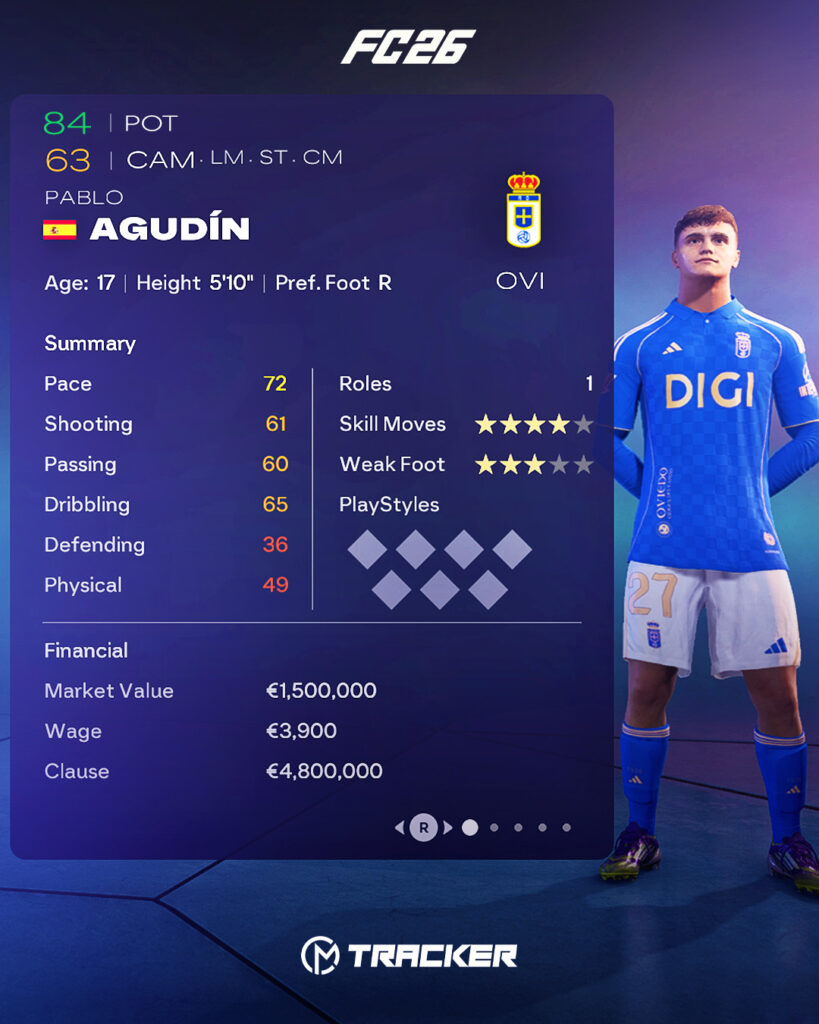
Task: Click the Spain flag next to Agudín
Action: click(60, 230)
